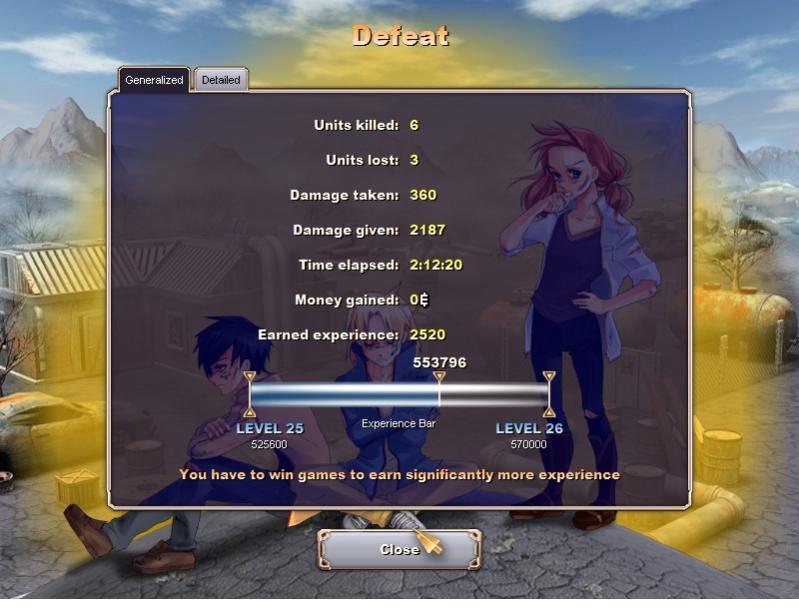Select the Generalized tab
Viewport: 799px width, 613px height.
click(x=154, y=80)
